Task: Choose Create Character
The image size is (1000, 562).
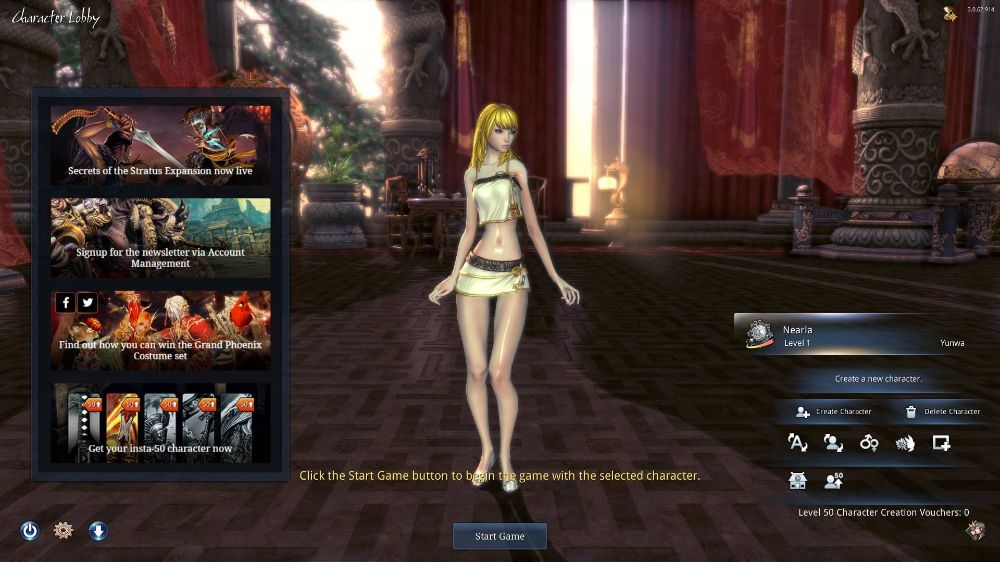Action: 833,411
